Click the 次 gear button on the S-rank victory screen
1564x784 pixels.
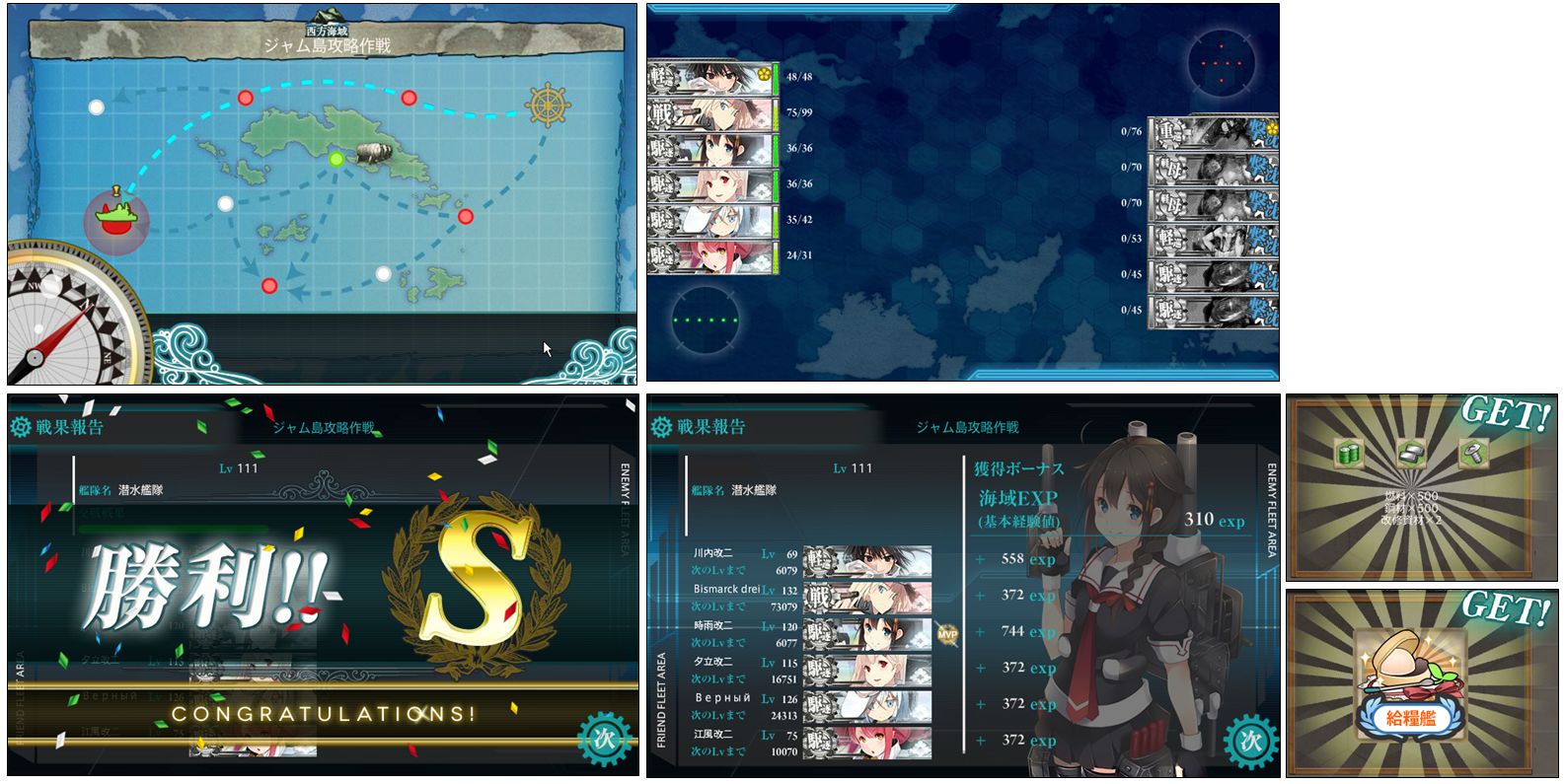[605, 740]
